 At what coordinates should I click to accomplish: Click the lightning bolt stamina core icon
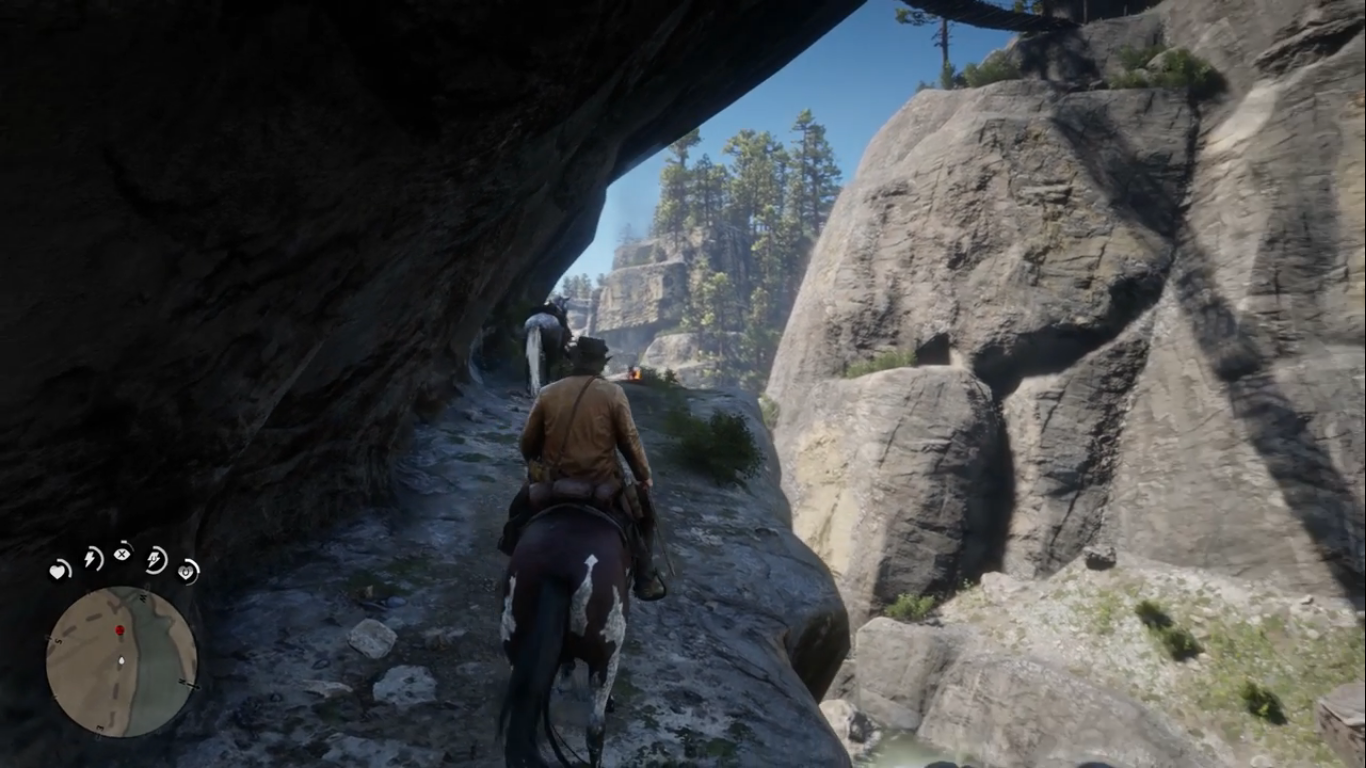(x=92, y=558)
